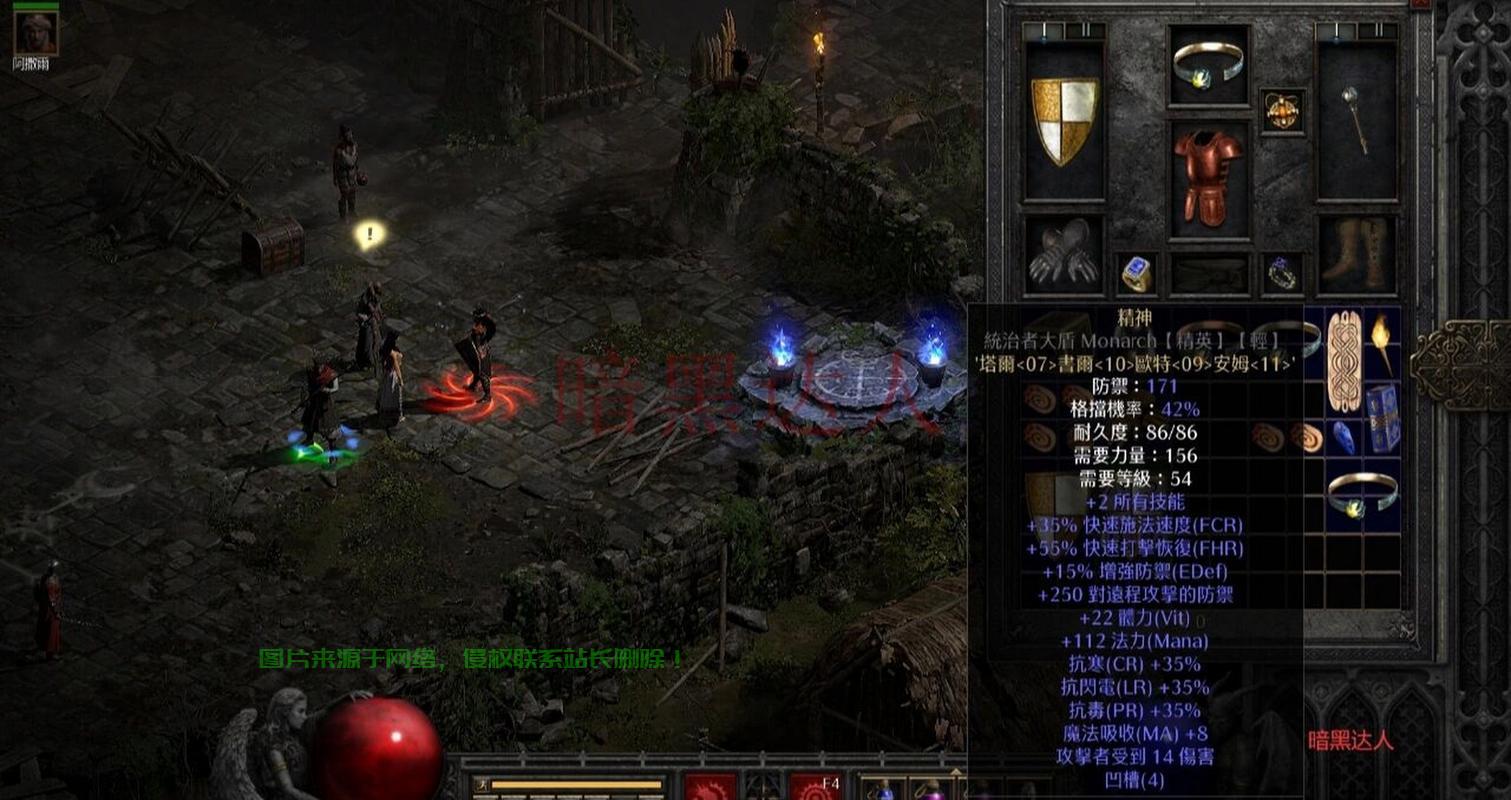Select the blue tome in the inventory

1382,417
